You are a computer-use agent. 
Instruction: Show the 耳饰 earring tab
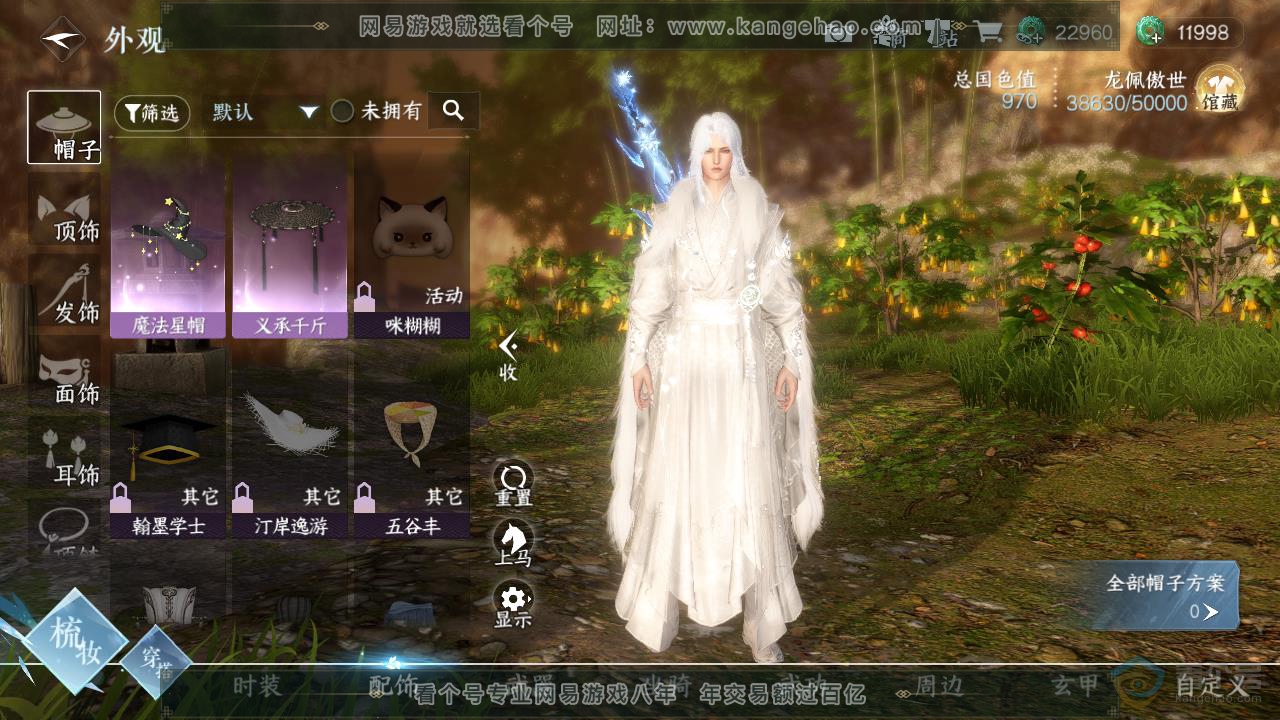[64, 456]
